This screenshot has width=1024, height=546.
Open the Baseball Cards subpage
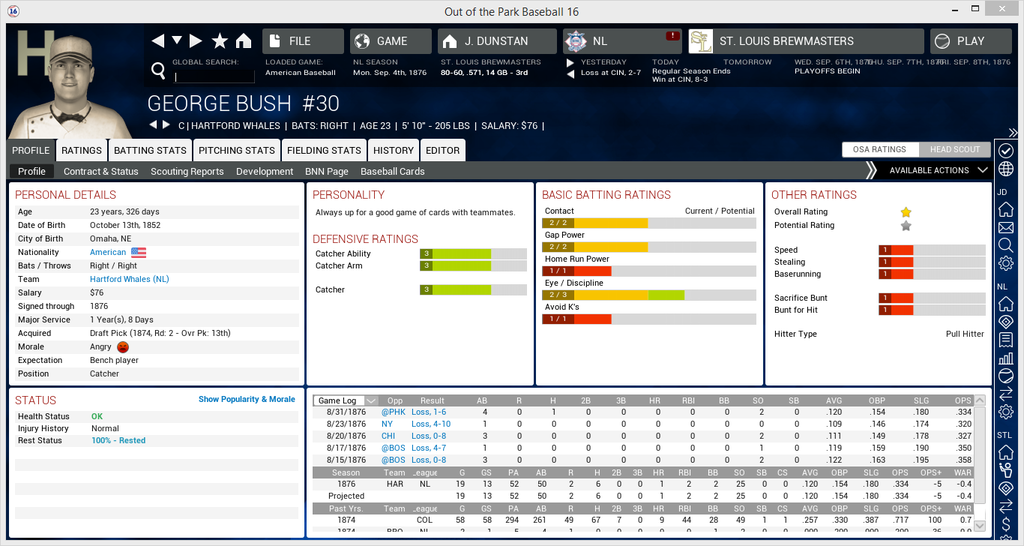[392, 171]
